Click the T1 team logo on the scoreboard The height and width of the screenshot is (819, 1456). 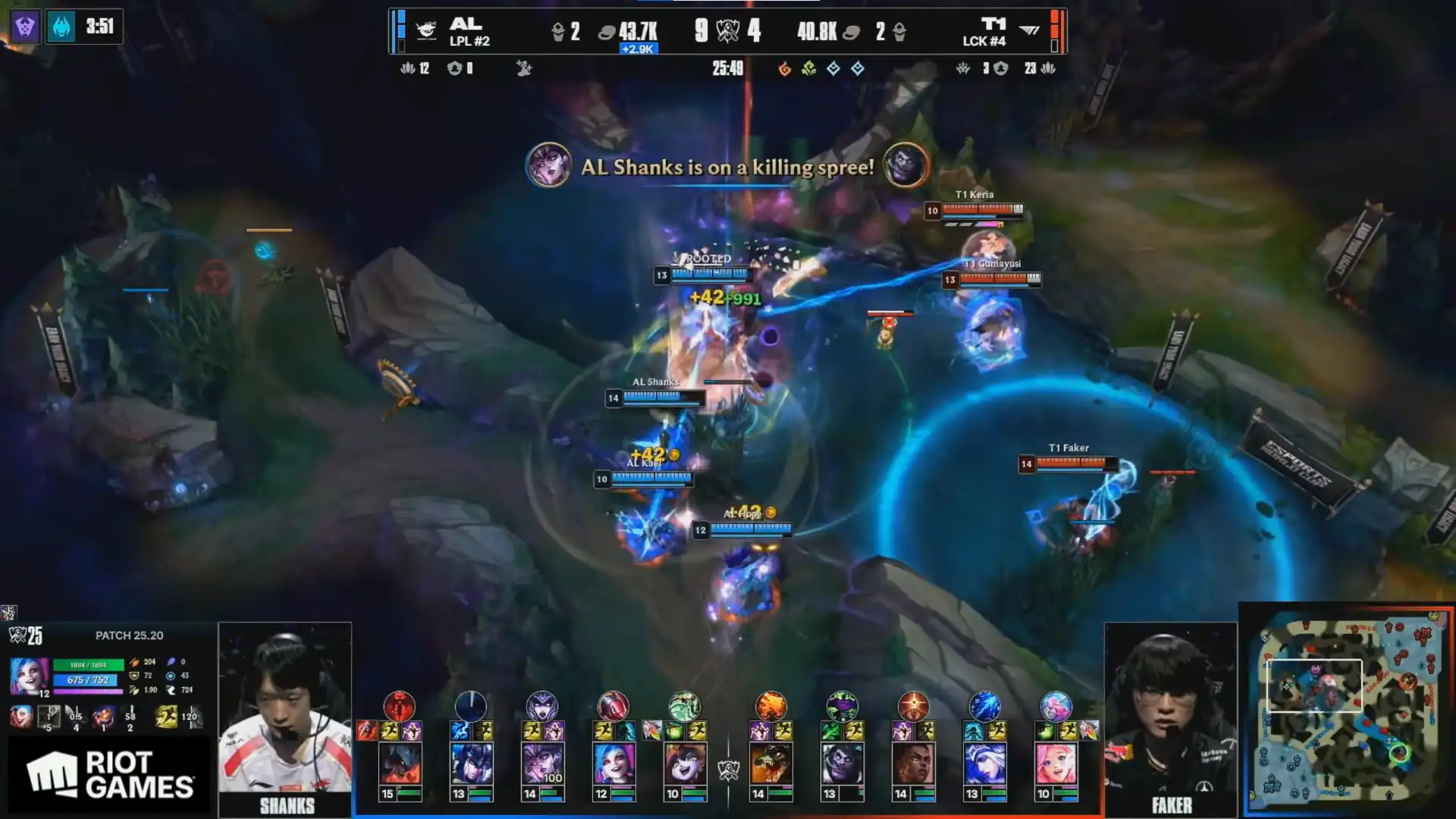1029,30
